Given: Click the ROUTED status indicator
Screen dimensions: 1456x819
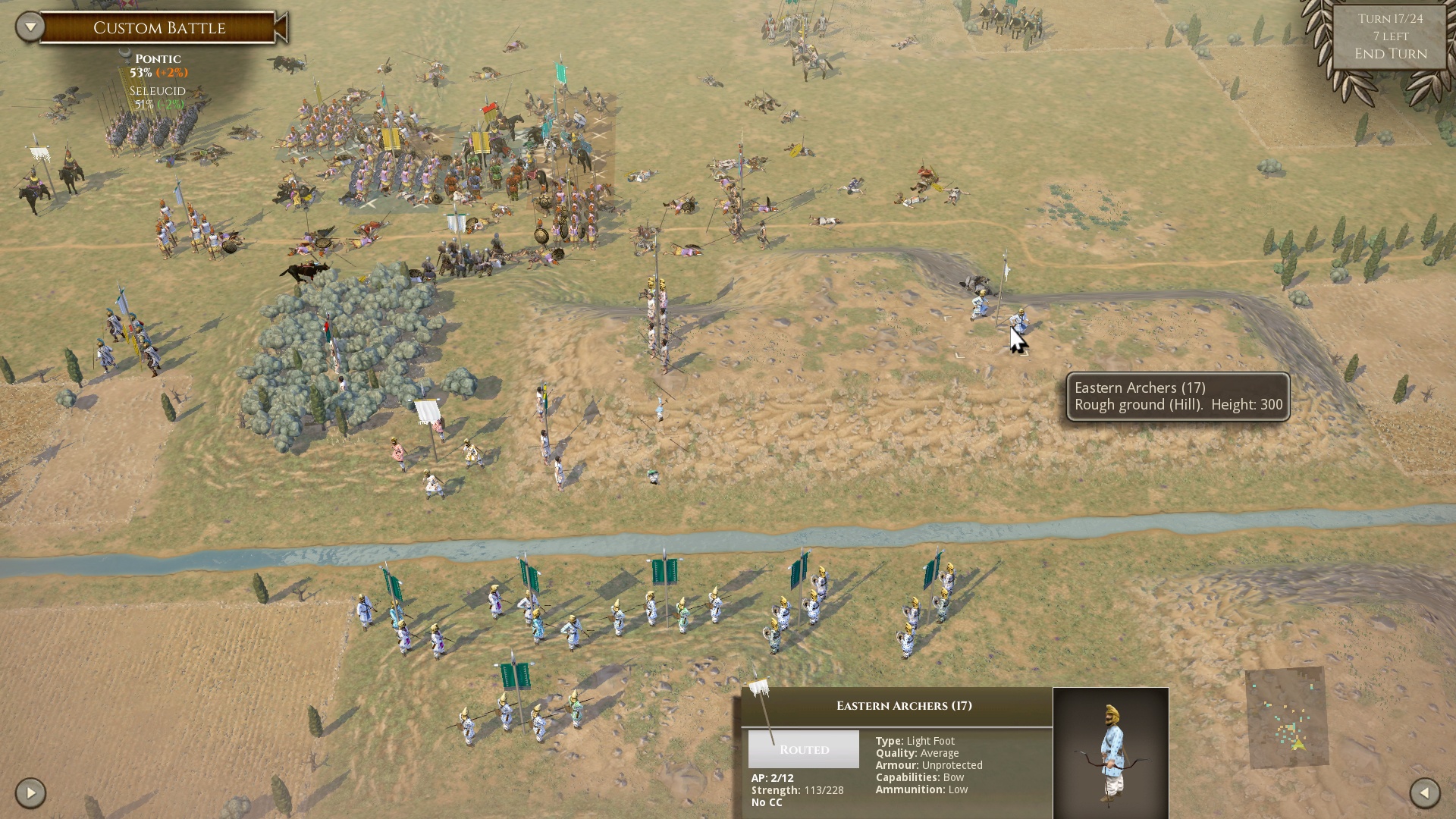Looking at the screenshot, I should (x=803, y=749).
